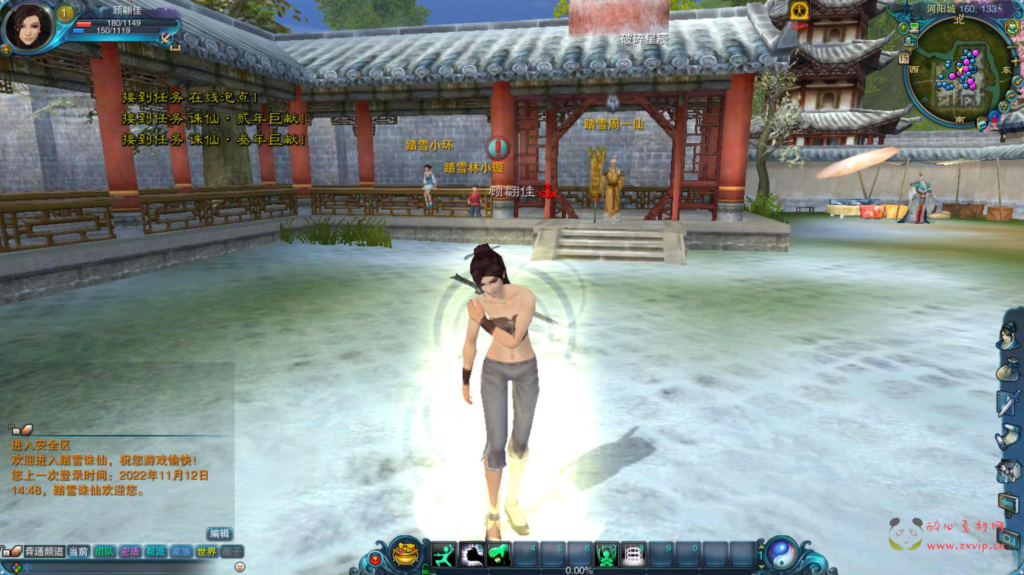1024x575 pixels.
Task: Open the 帮派 guild chat tab
Action: point(155,552)
